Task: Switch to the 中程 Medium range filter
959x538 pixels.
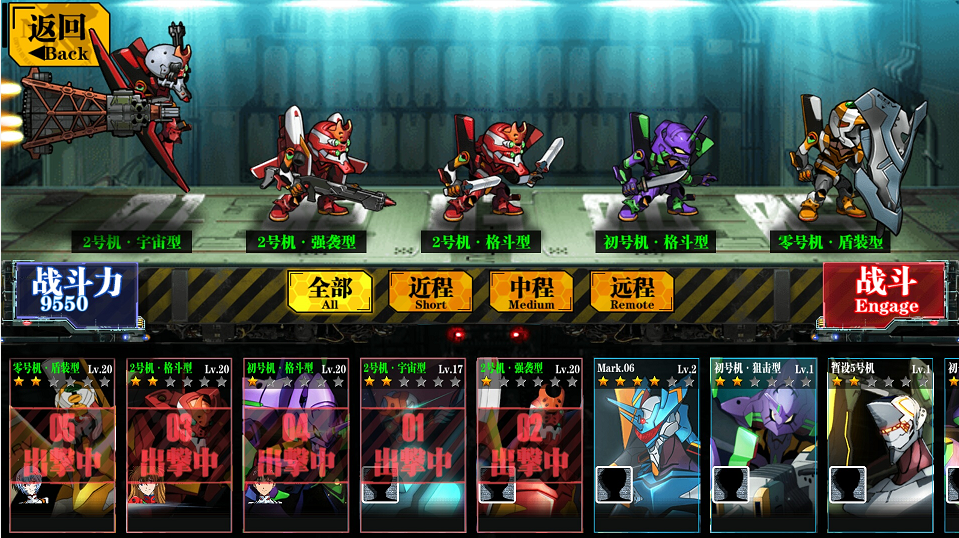Action: (531, 291)
